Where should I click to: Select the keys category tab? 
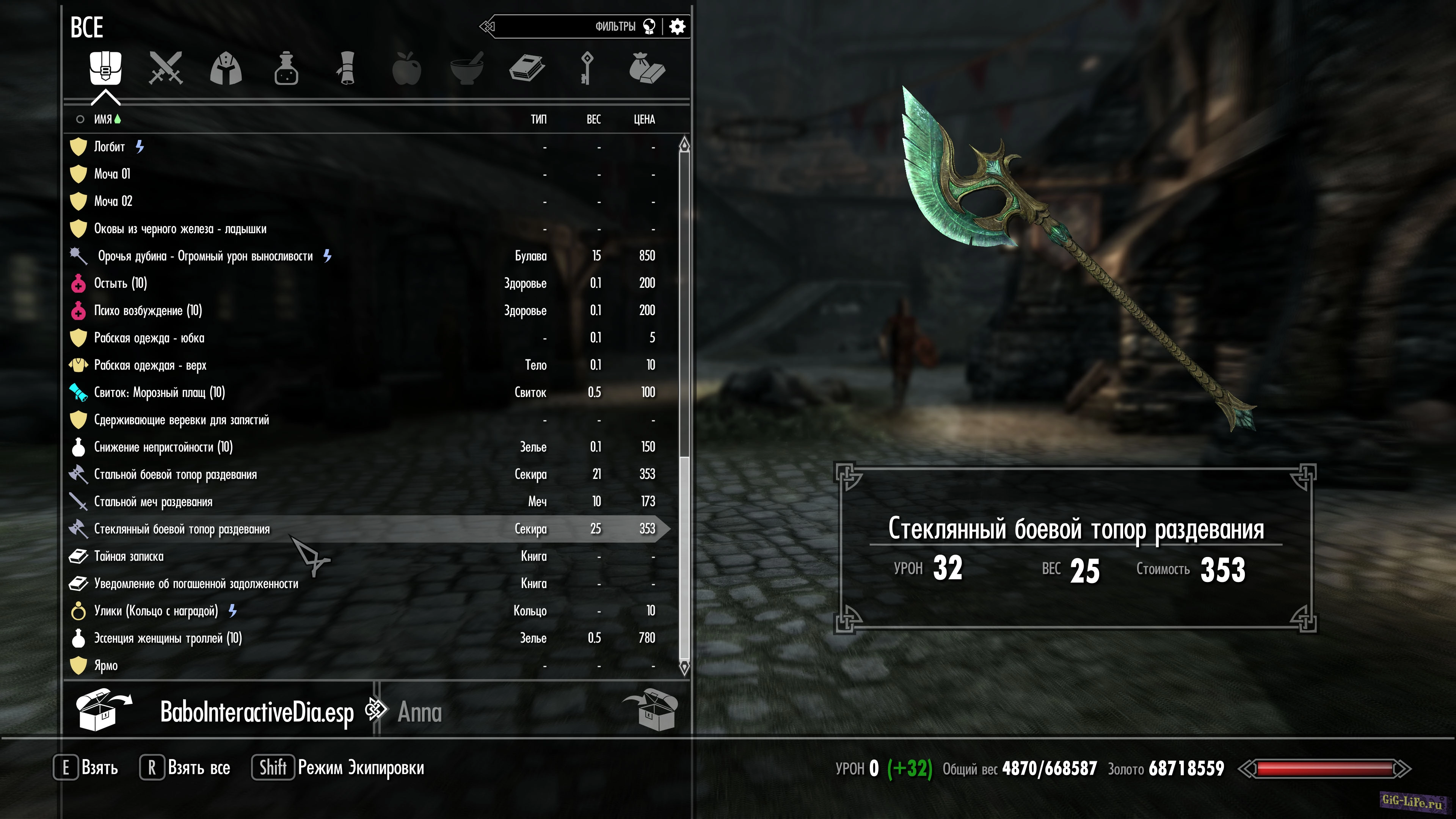[587, 68]
